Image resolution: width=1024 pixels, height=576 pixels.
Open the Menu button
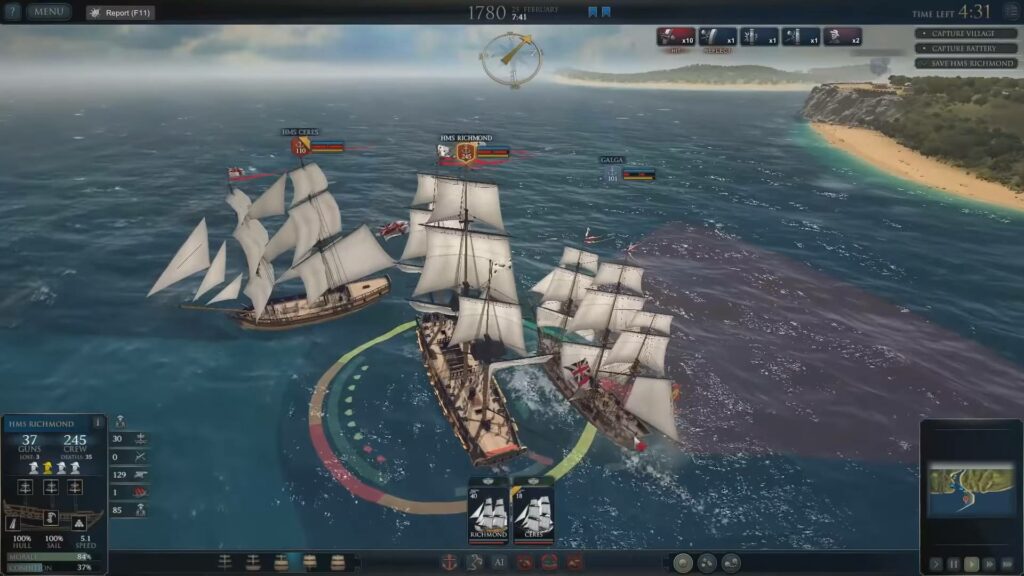pos(48,12)
